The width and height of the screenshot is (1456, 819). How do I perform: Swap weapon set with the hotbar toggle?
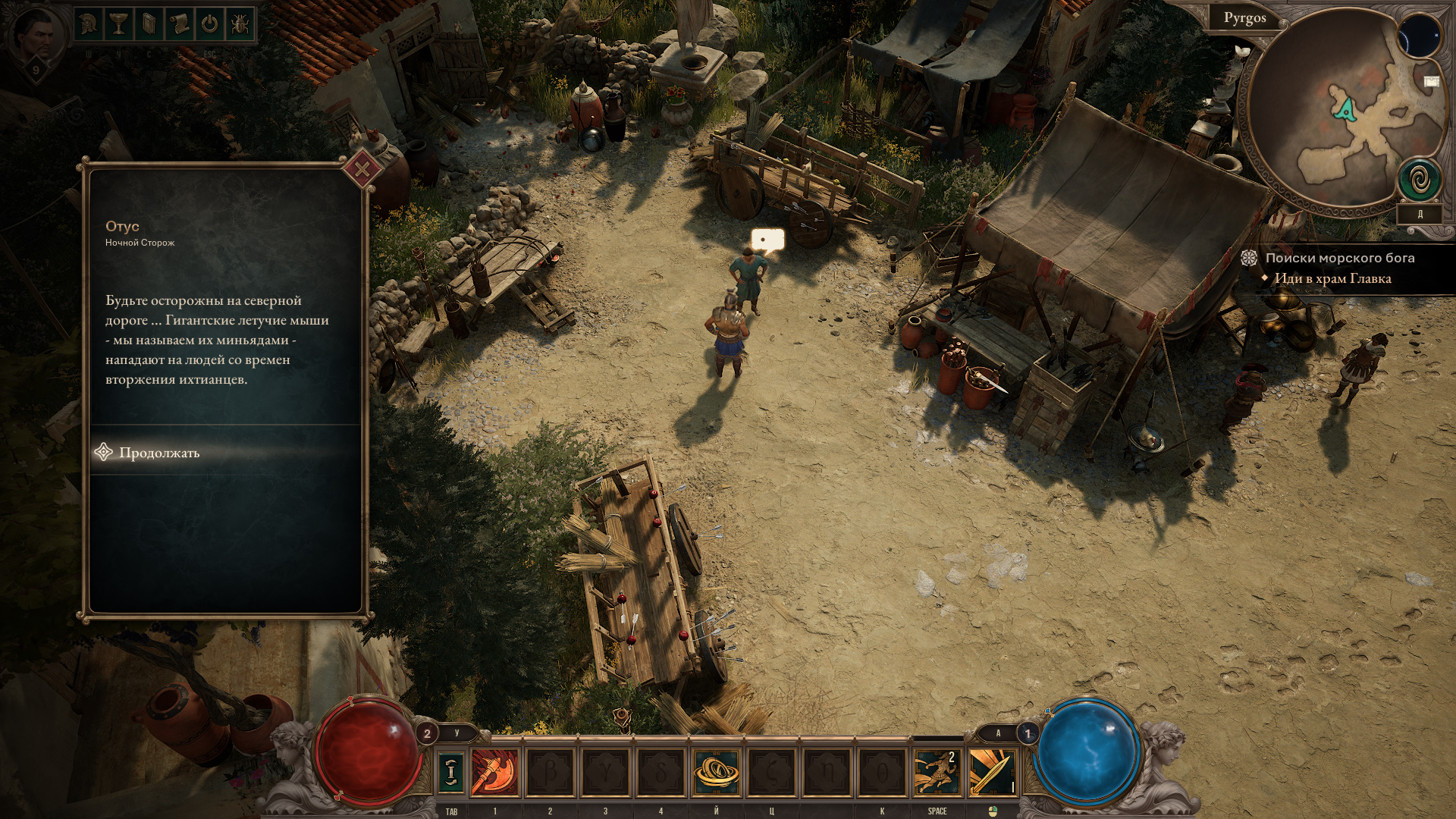click(451, 772)
